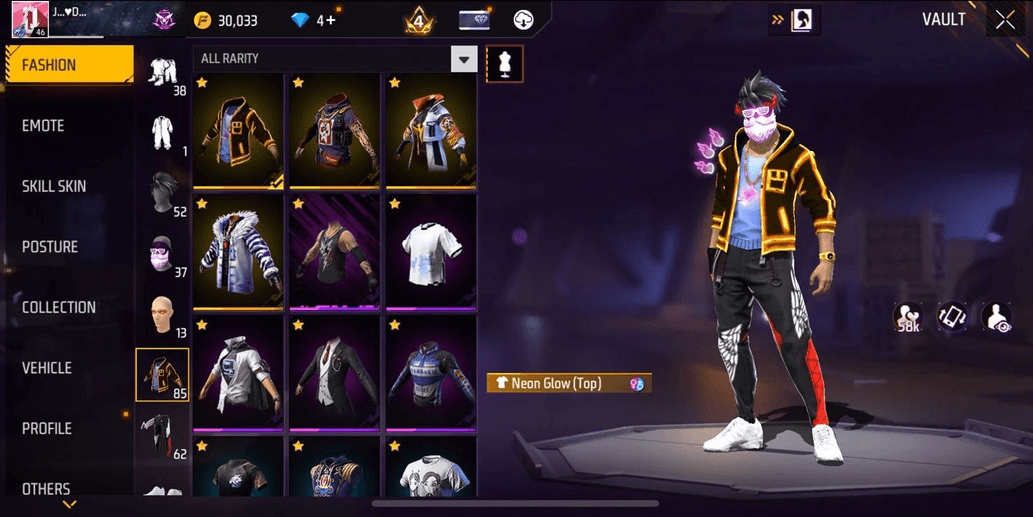Open the Fashion category
1033x517 pixels.
pyautogui.click(x=68, y=65)
